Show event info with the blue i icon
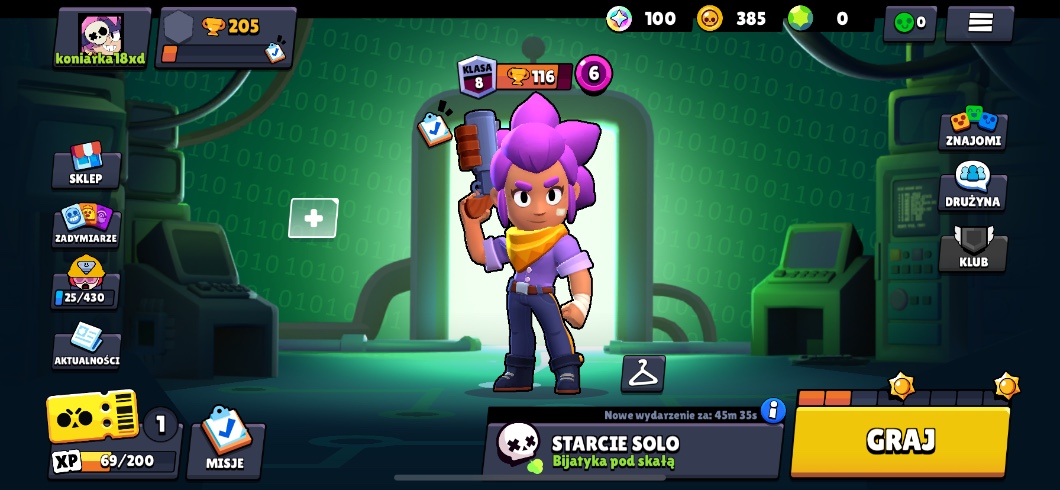Viewport: 1060px width, 490px height. click(773, 410)
